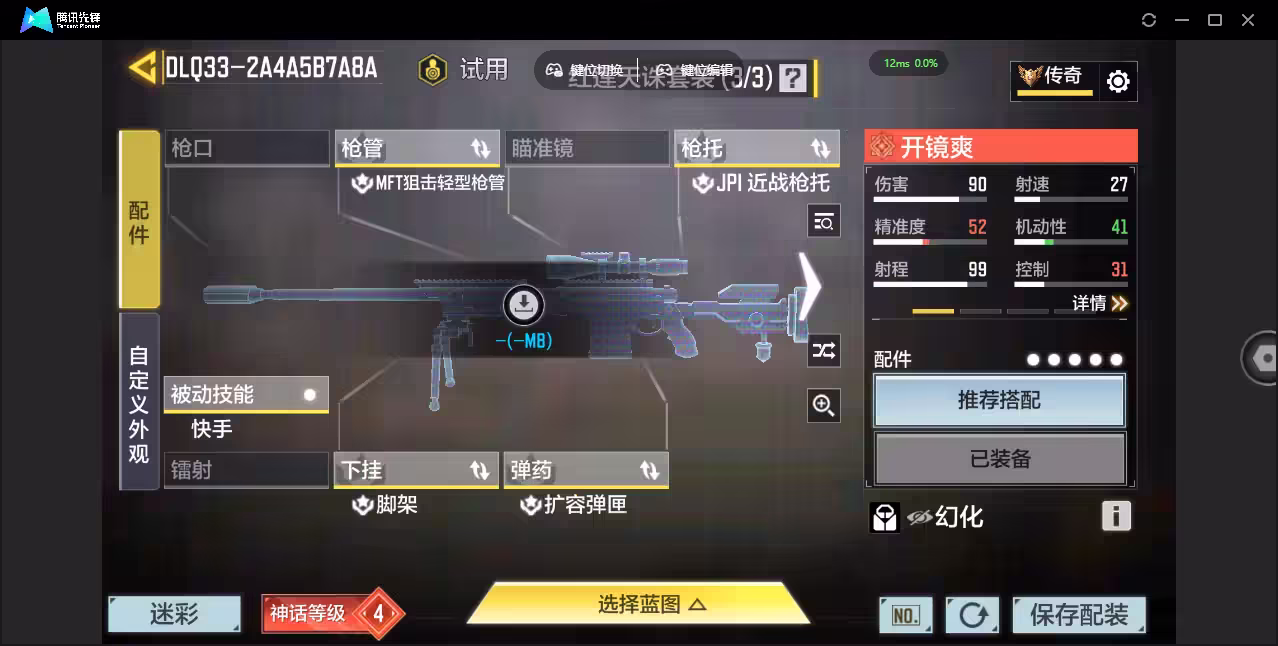The height and width of the screenshot is (646, 1278).
Task: Click the 已装备 equipped button
Action: click(999, 459)
